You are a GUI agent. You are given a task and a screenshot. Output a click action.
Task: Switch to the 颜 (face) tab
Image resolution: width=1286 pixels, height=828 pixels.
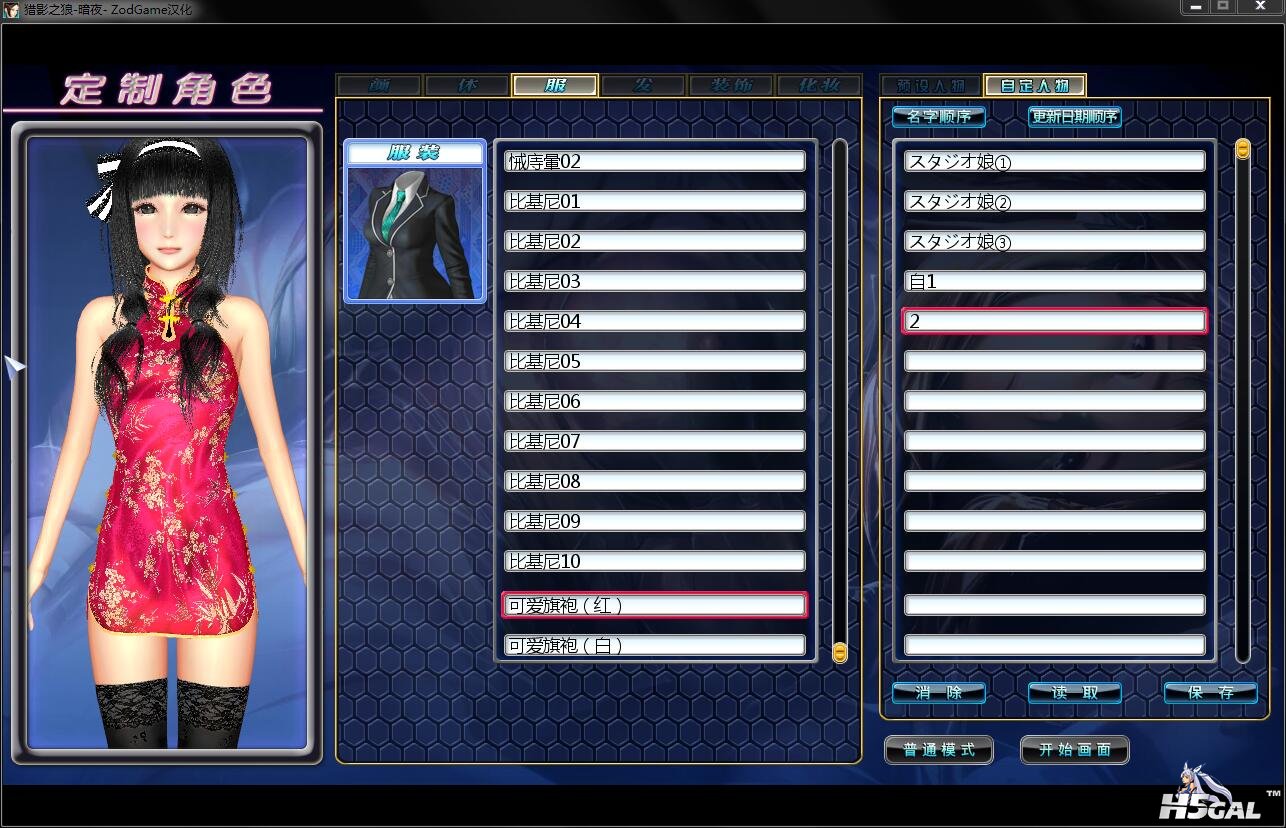(x=380, y=86)
